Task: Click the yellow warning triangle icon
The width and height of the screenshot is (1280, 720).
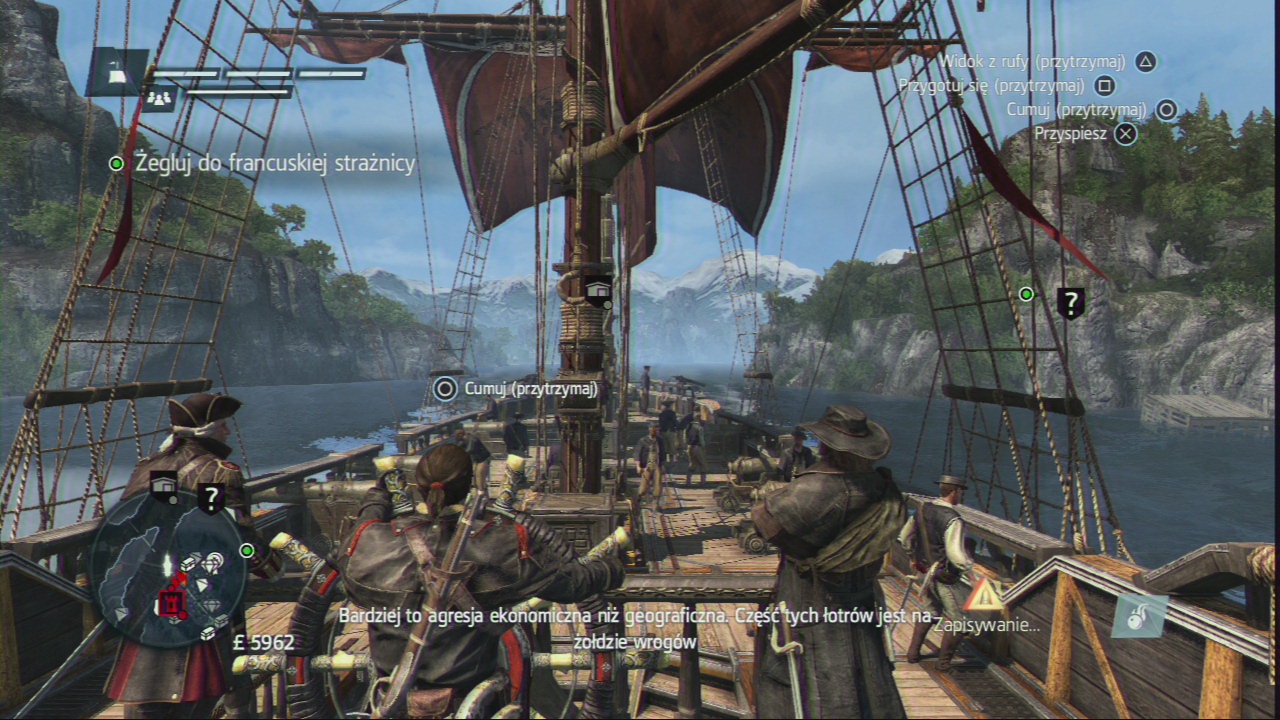Action: [x=984, y=595]
